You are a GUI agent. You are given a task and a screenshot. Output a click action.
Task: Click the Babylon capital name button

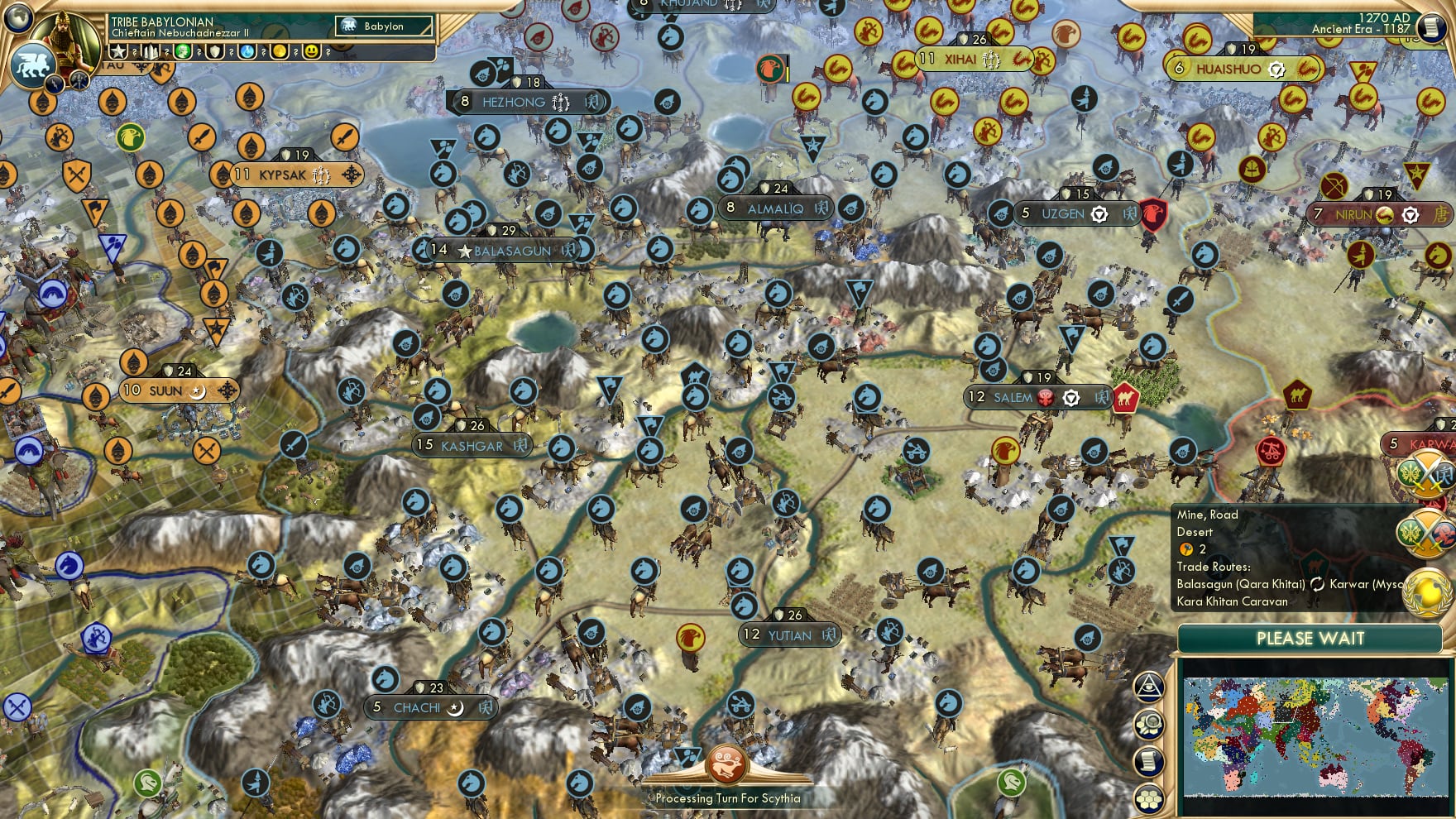coord(383,26)
